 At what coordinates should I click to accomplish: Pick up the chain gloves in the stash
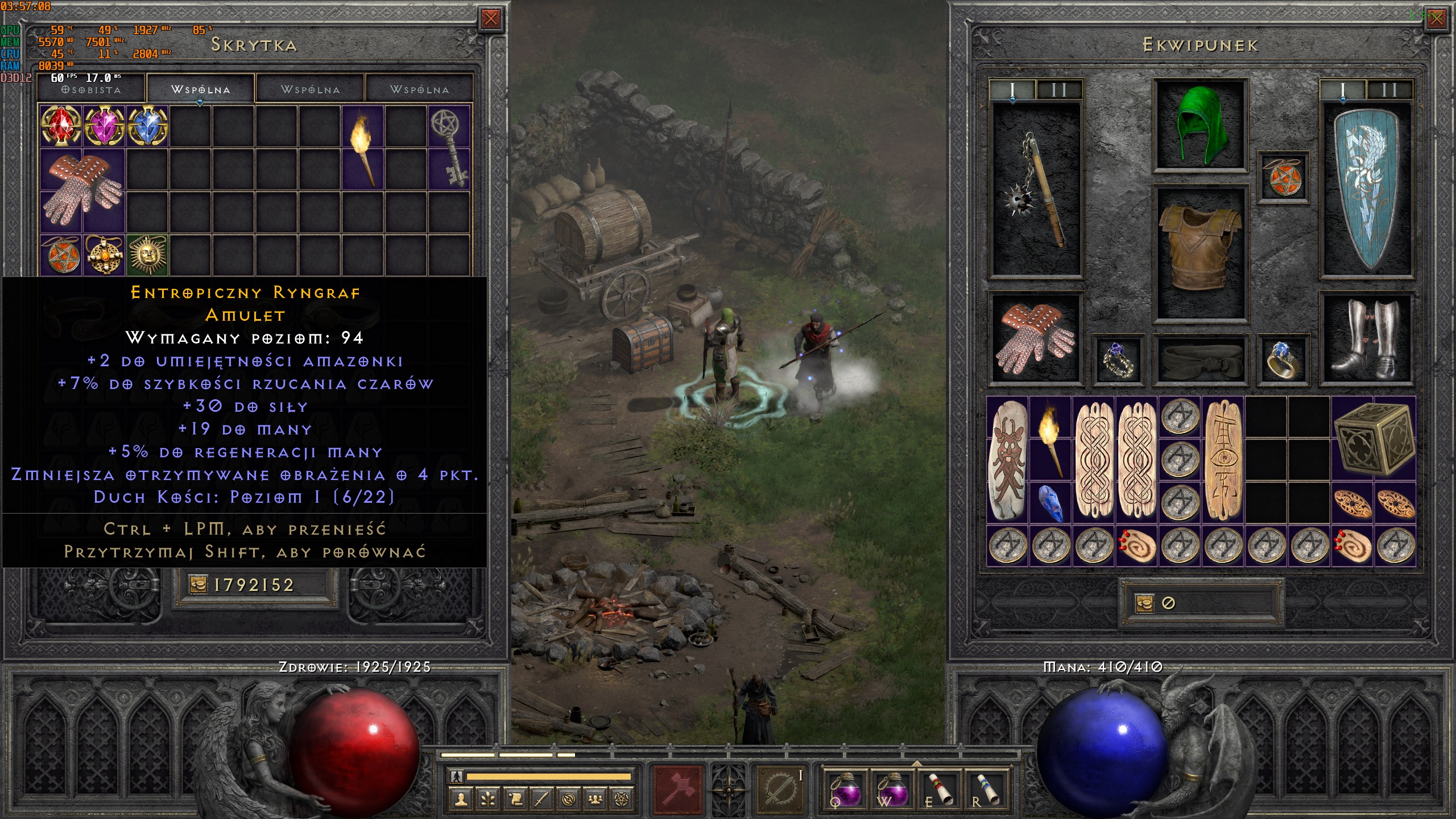[83, 191]
